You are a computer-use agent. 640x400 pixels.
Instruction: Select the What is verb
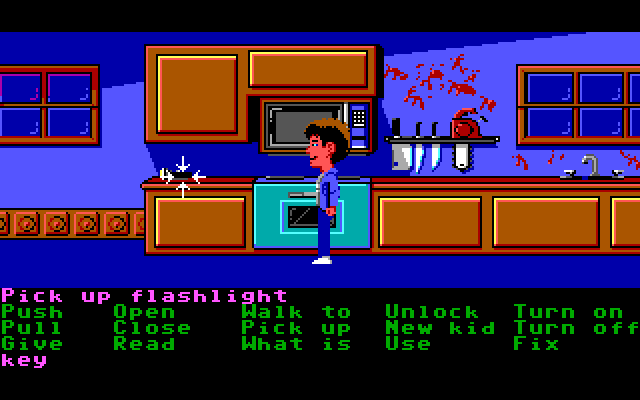(x=296, y=344)
